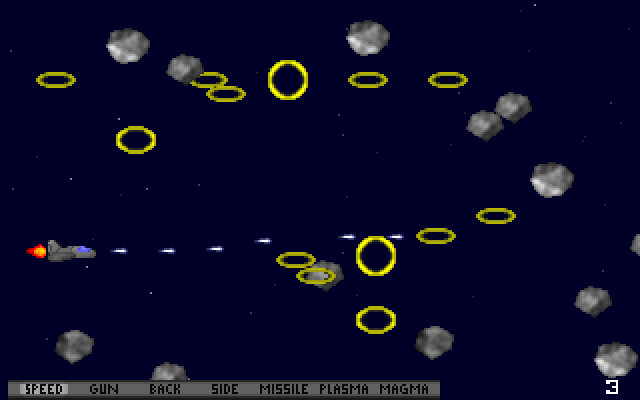This screenshot has height=400, width=640.
Task: Select the SPEED power-up slot
Action: (x=43, y=389)
